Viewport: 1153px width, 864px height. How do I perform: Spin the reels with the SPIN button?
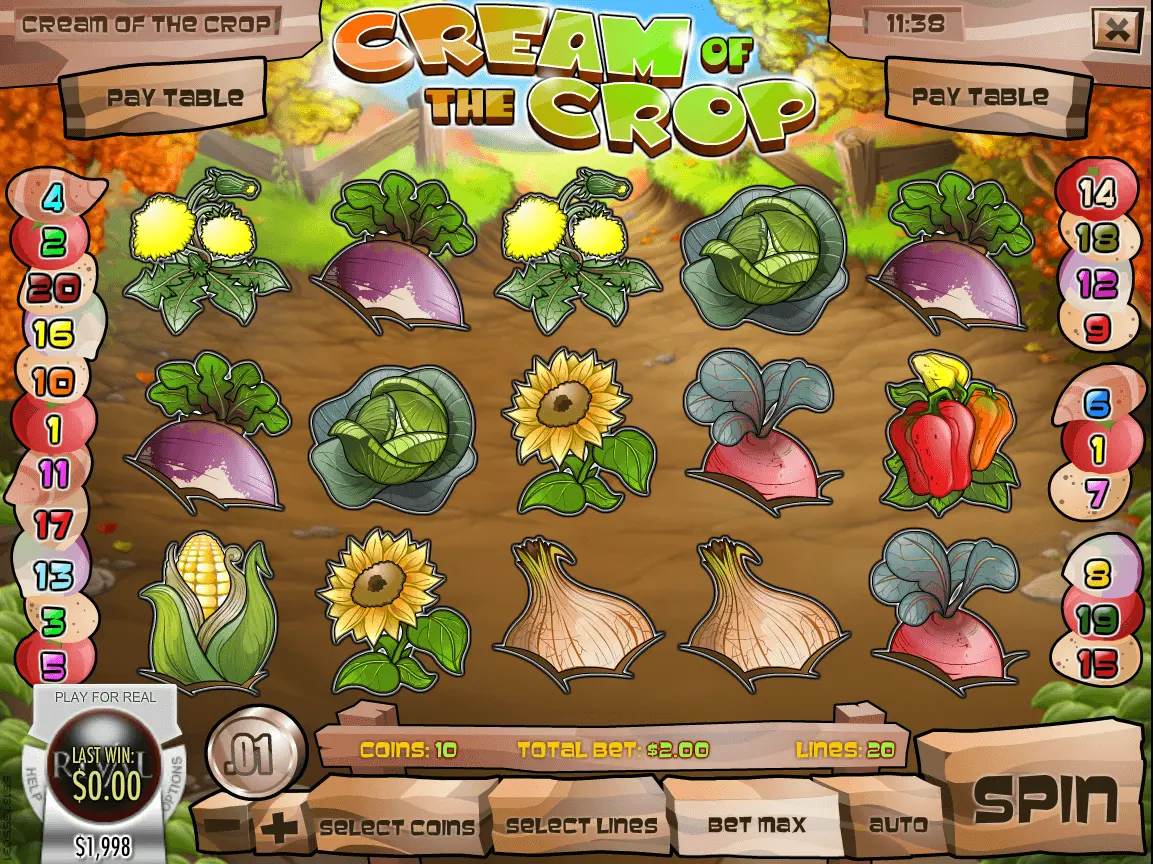click(x=1044, y=798)
